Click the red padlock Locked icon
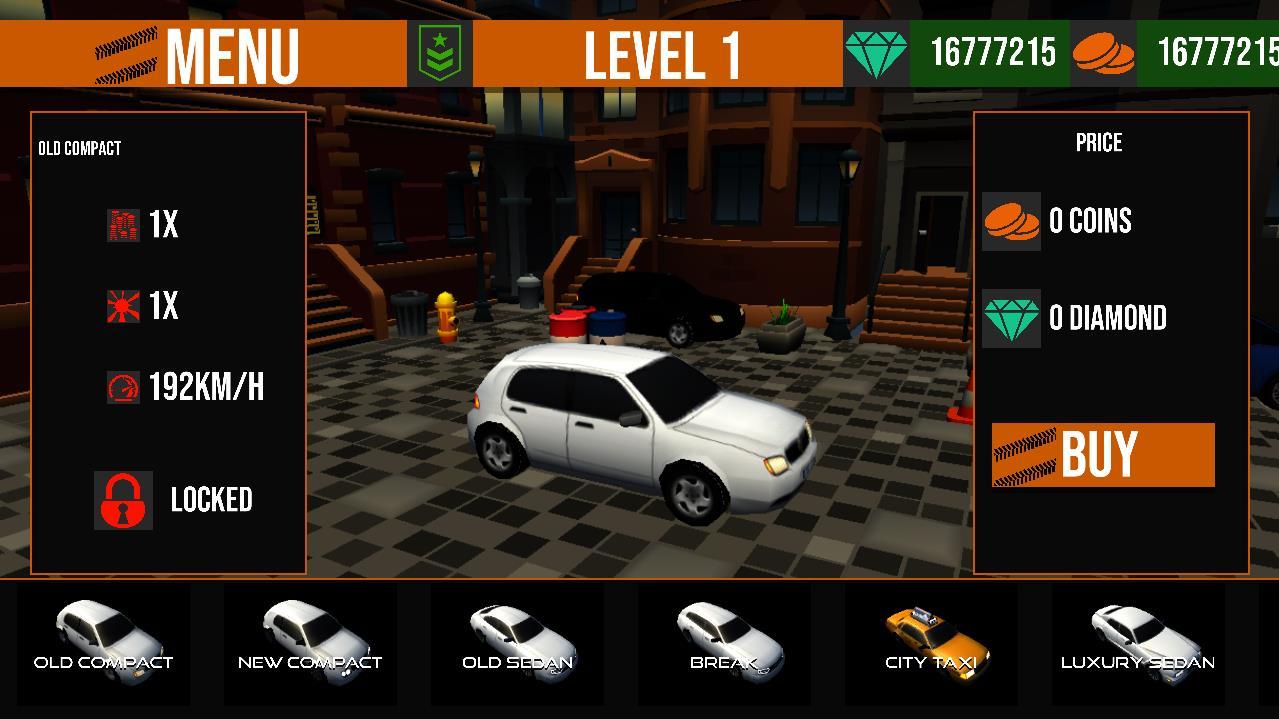1279x719 pixels. (123, 500)
